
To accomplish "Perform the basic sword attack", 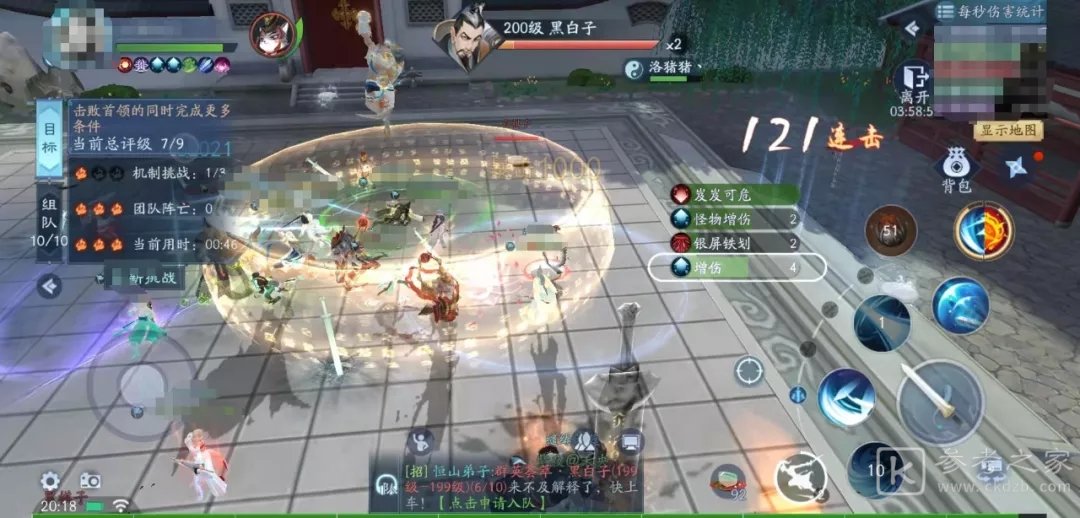I will pyautogui.click(x=940, y=402).
